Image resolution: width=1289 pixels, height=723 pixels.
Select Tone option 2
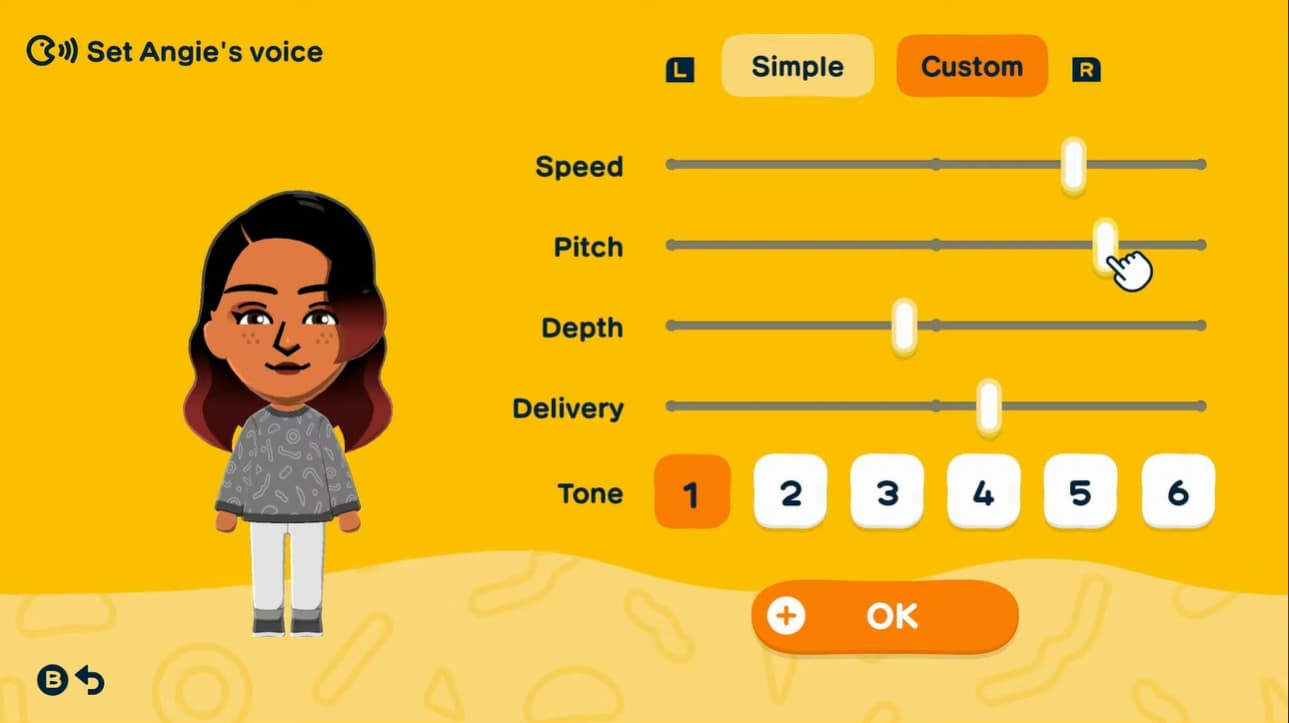click(789, 492)
